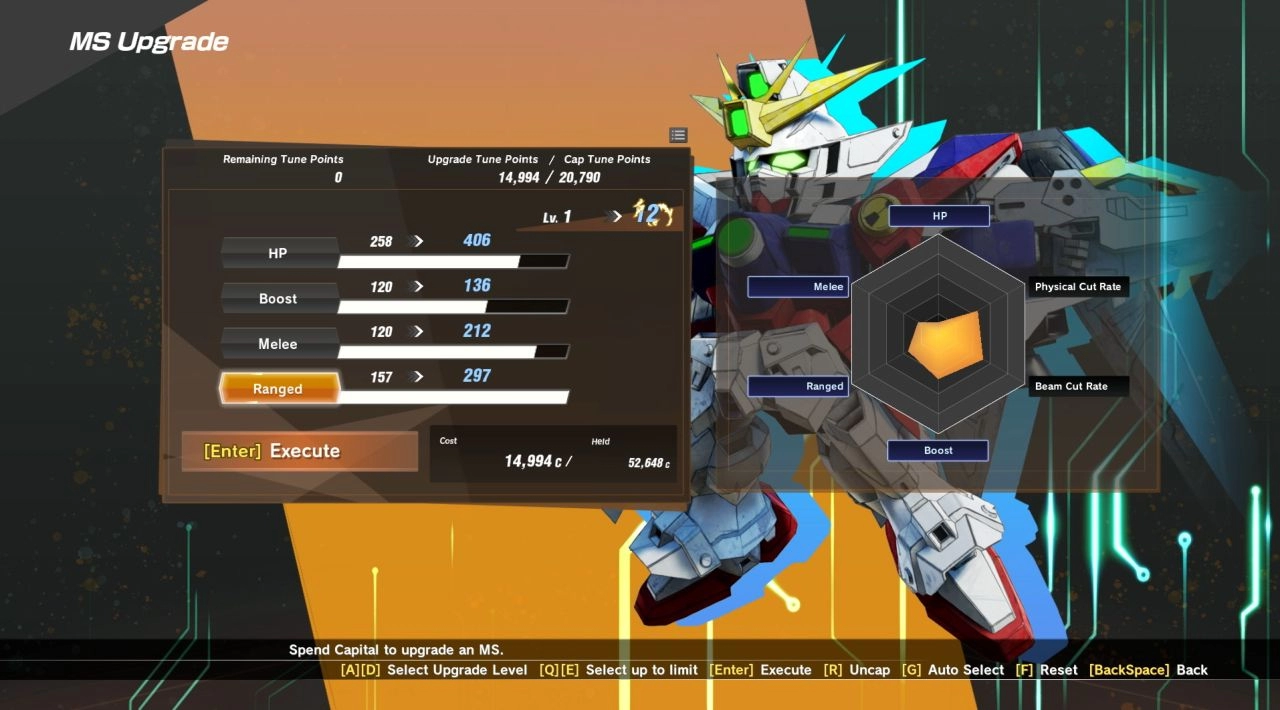This screenshot has height=710, width=1280.
Task: Choose the Boost stat button
Action: (278, 299)
